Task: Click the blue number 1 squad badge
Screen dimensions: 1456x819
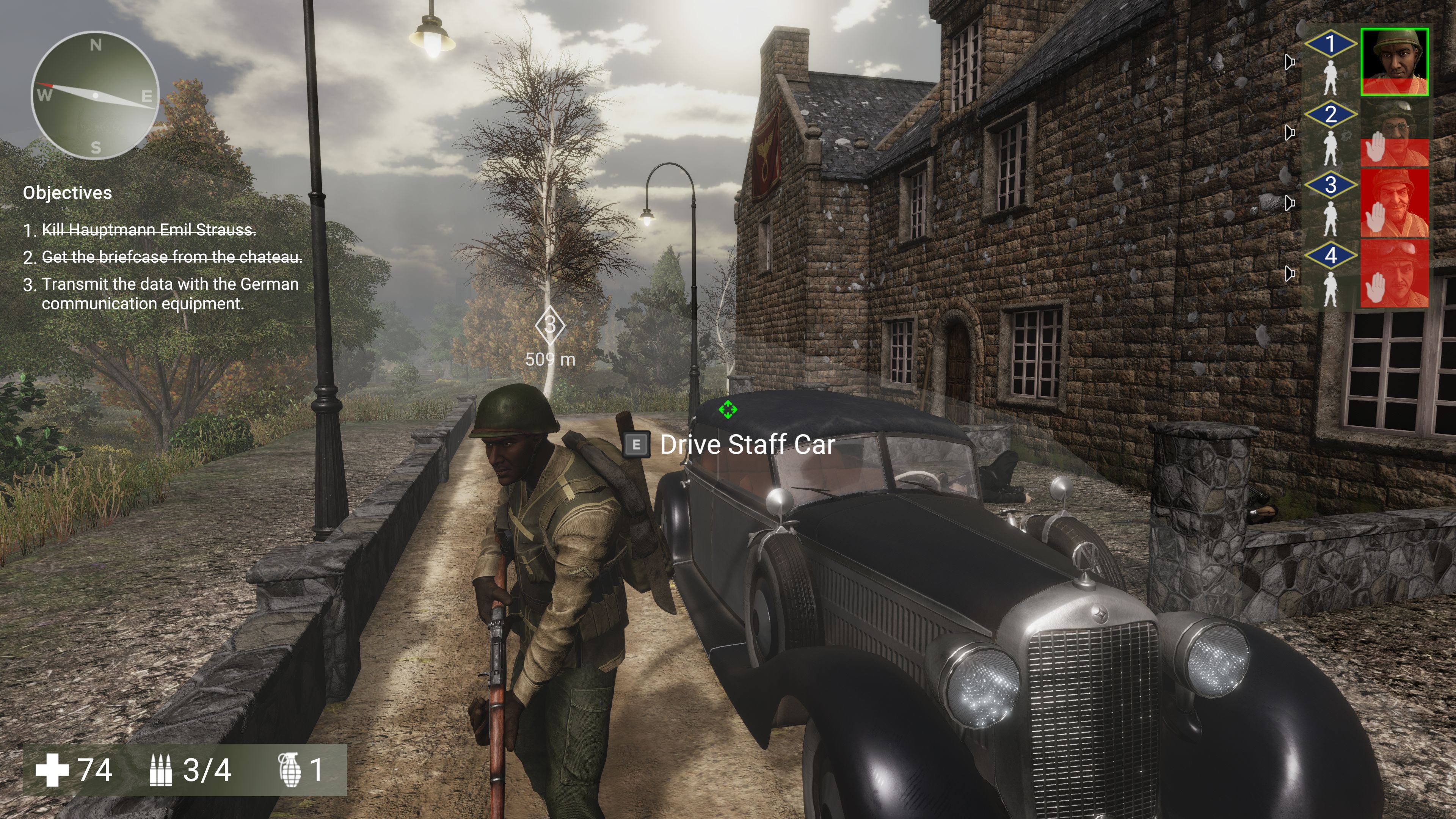Action: 1330,44
